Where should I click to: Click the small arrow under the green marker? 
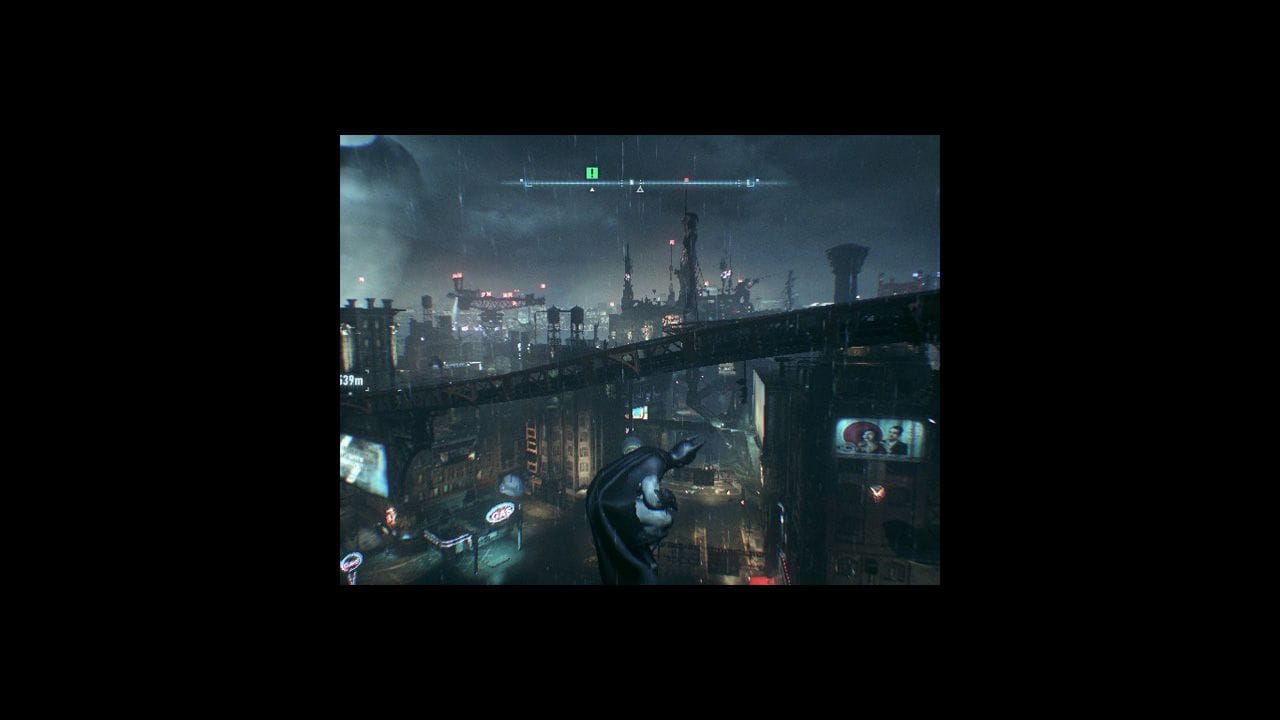(592, 188)
